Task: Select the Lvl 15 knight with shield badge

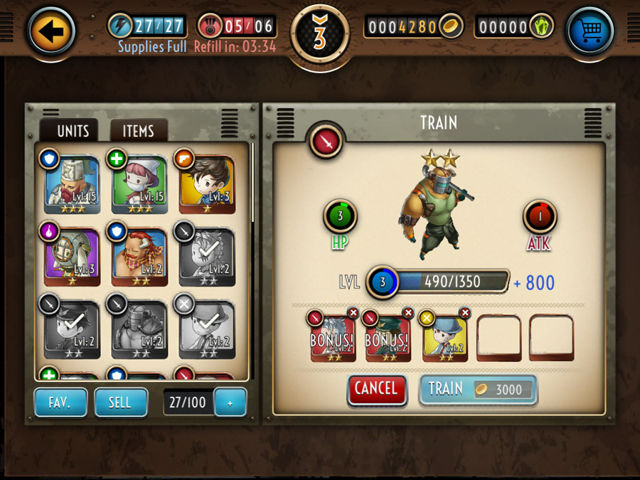Action: tap(70, 184)
